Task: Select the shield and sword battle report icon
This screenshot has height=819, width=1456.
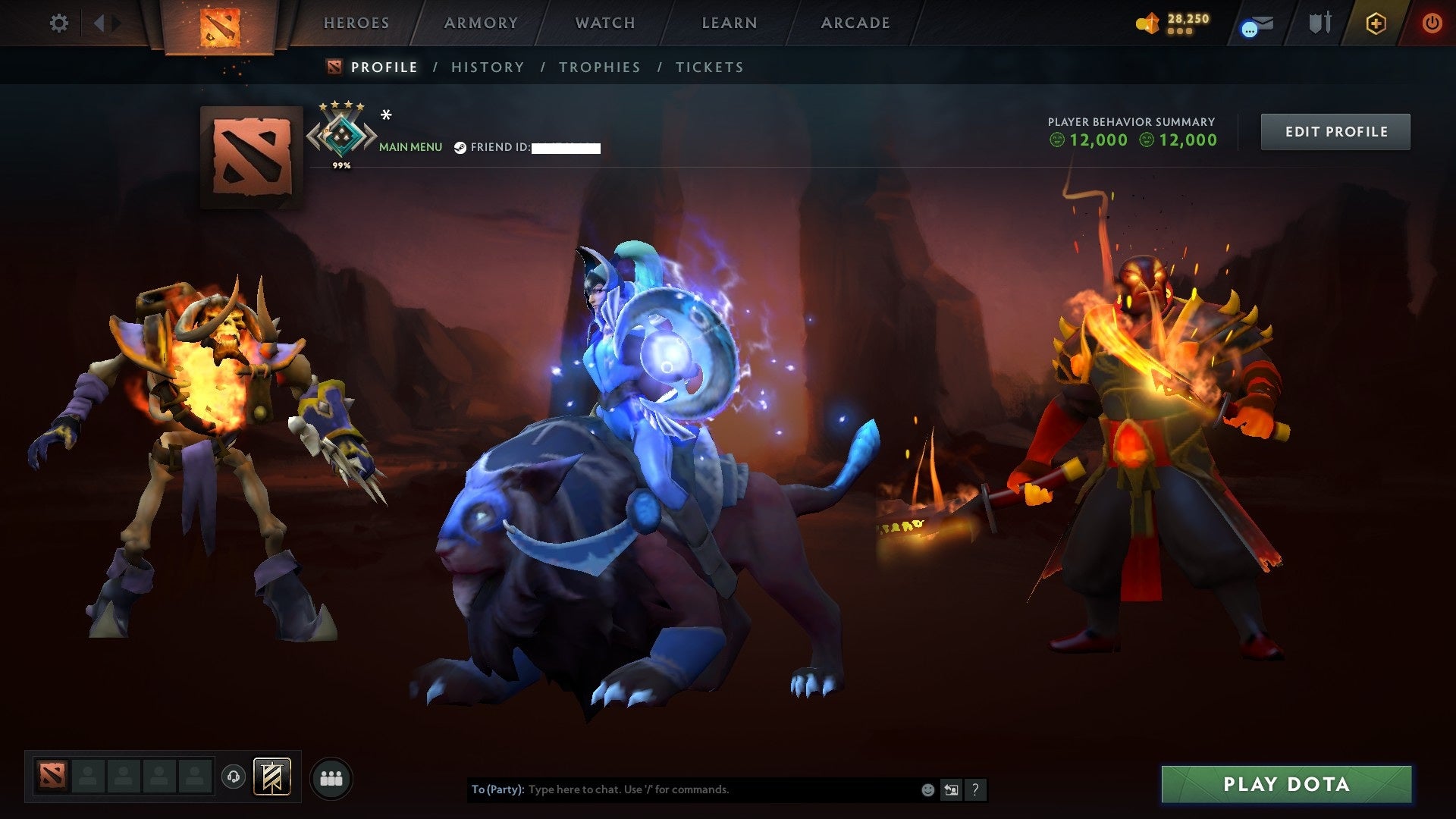Action: 1319,23
